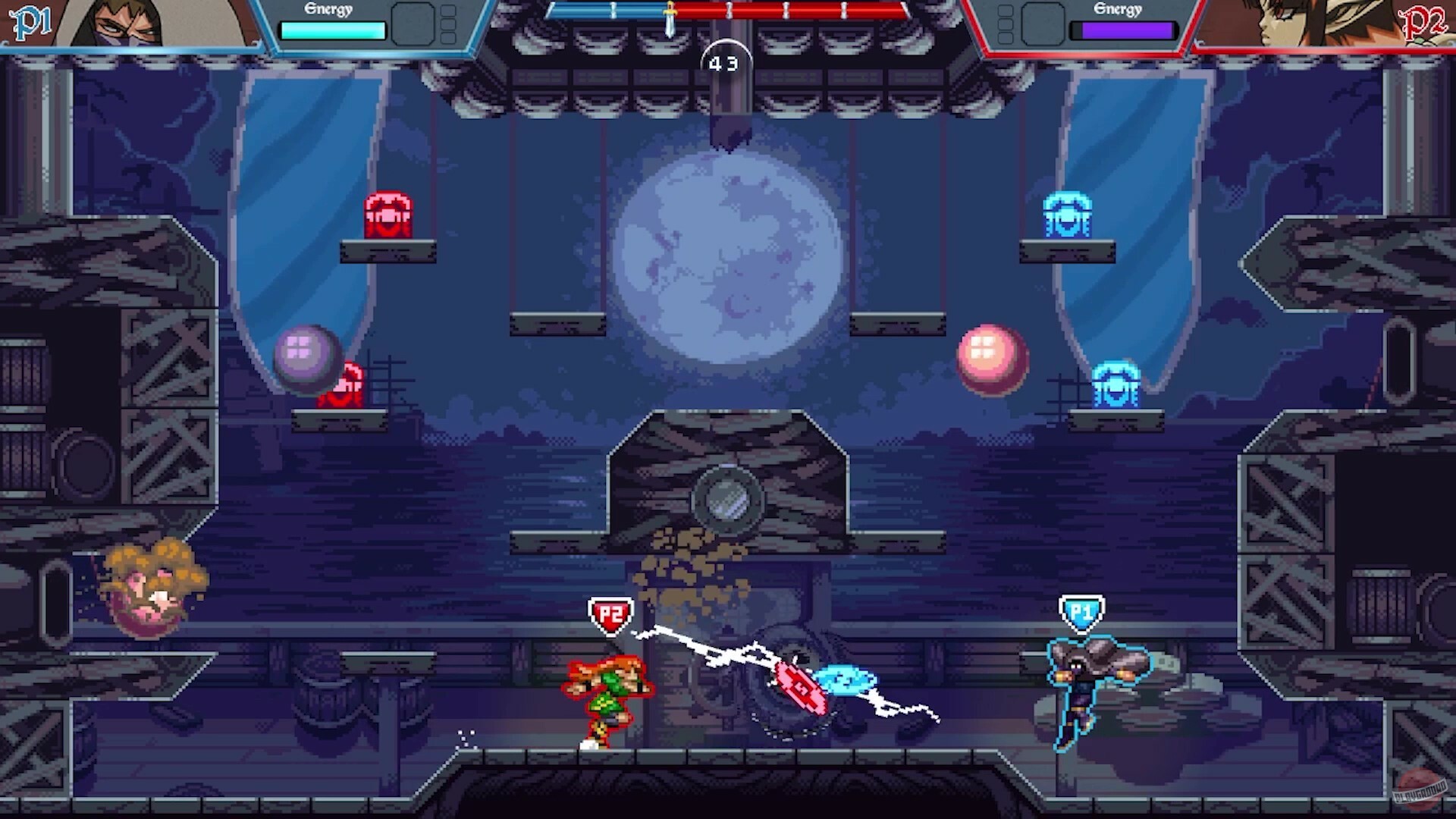
Task: Toggle the middle ammo pip next to P2's energy bar
Action: [x=1006, y=25]
